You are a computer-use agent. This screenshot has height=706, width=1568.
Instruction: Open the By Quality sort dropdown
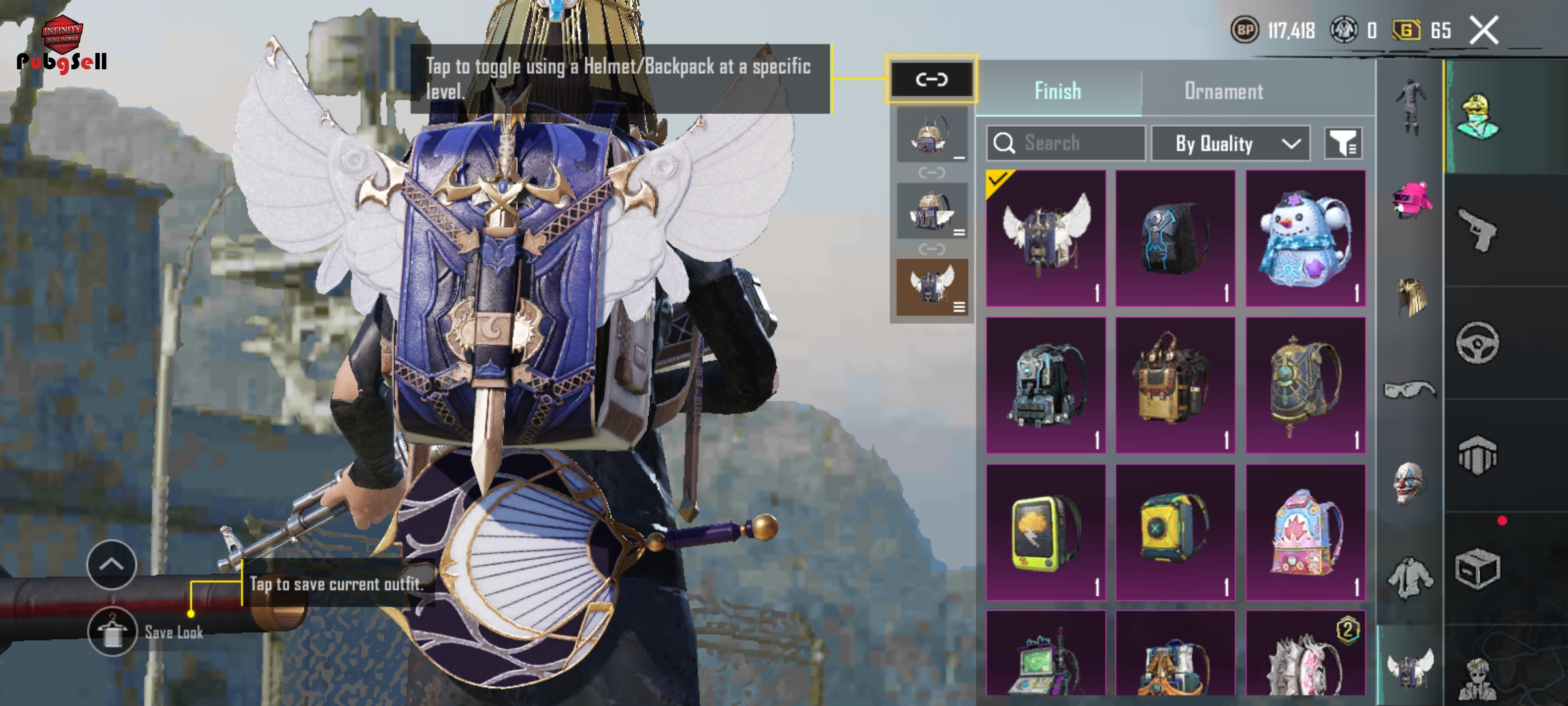point(1230,143)
